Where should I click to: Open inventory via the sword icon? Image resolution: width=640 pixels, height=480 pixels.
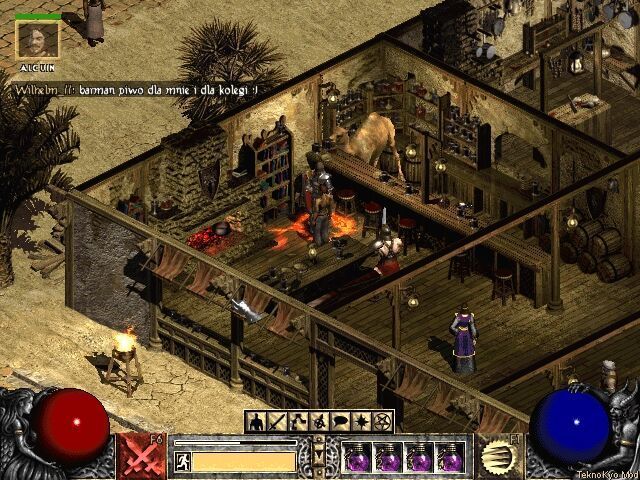pos(277,421)
